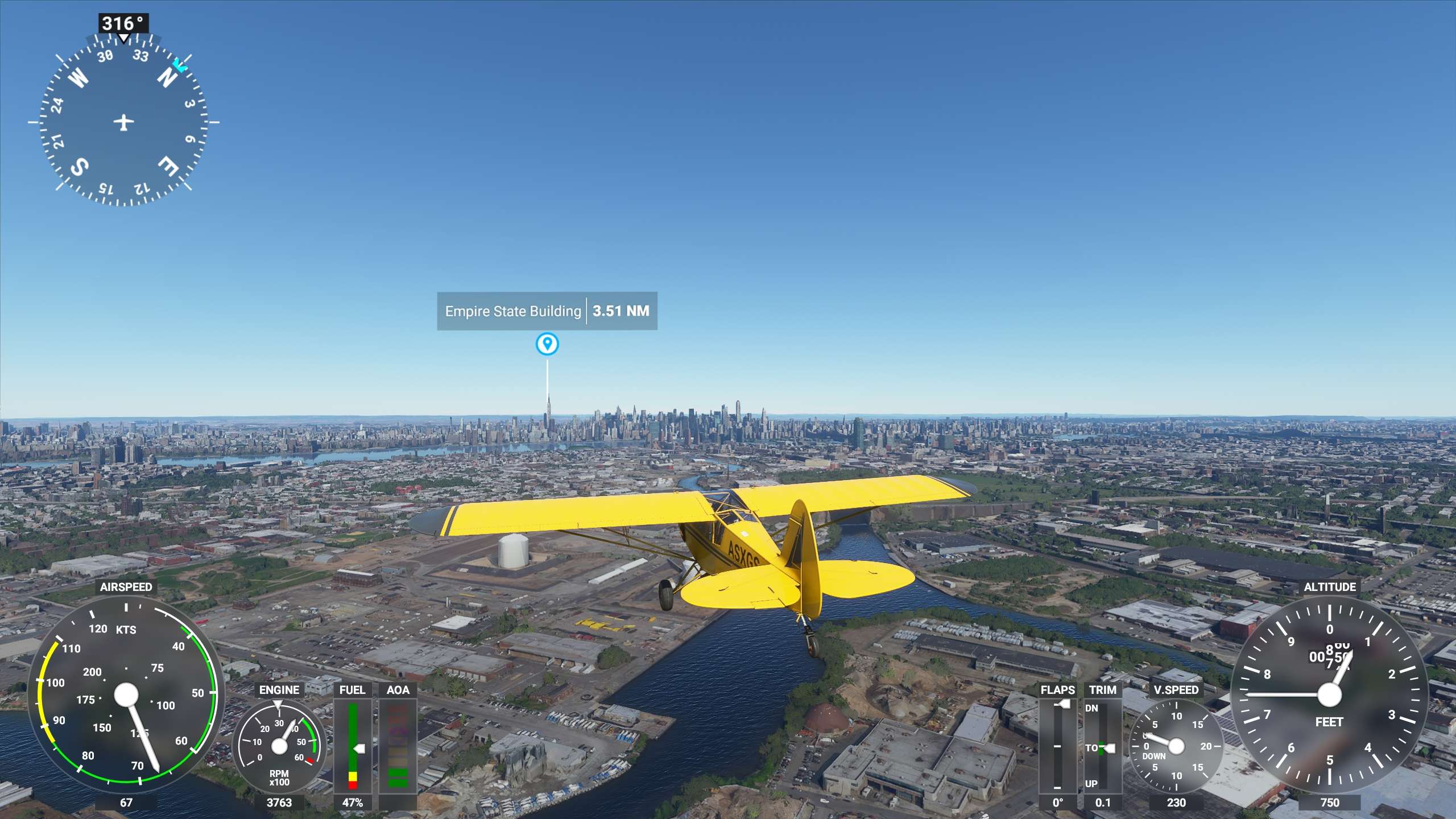
Task: Click the 3.51 NM distance text
Action: (x=622, y=311)
